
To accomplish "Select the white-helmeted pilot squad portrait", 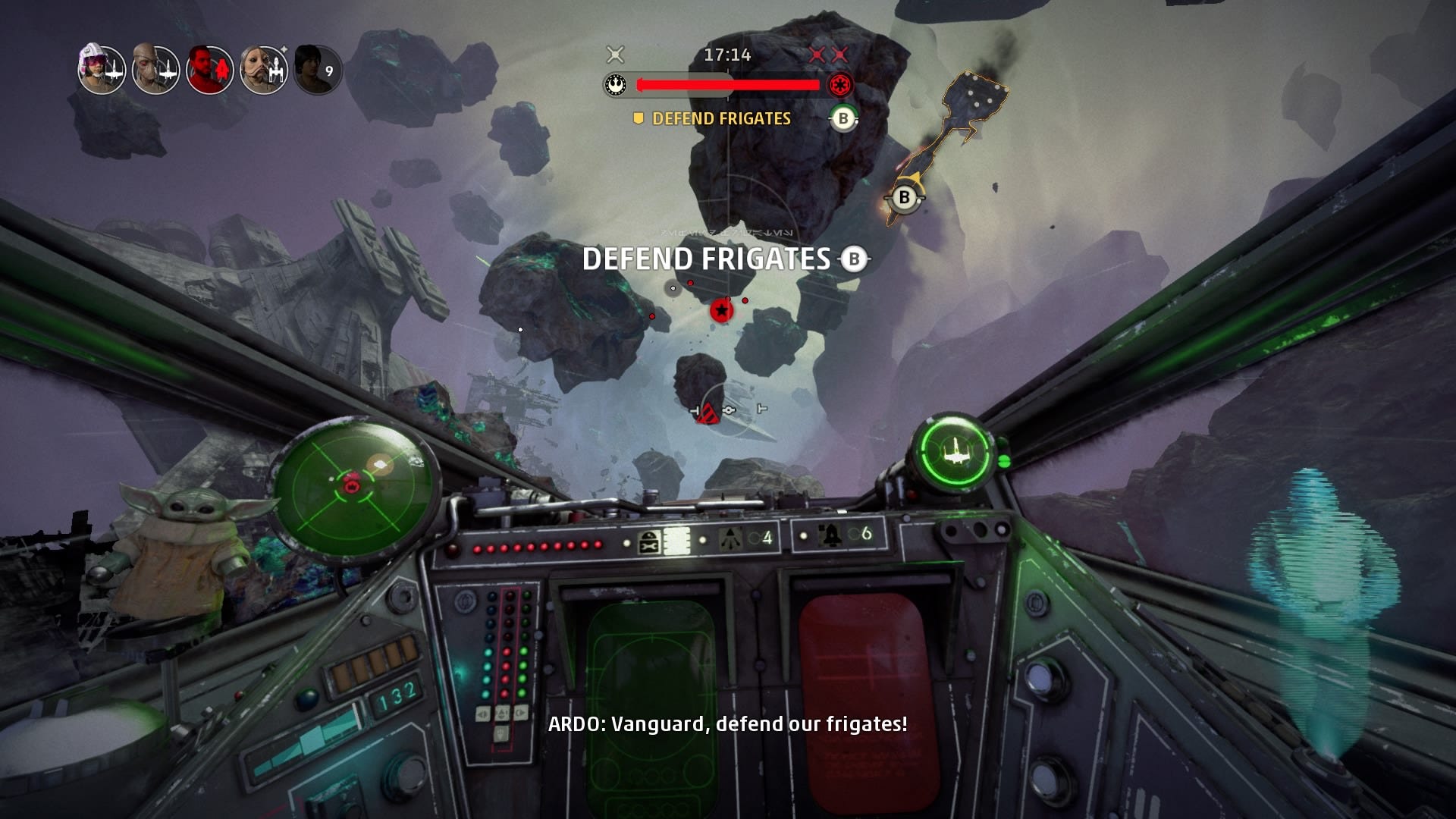I will [x=102, y=70].
